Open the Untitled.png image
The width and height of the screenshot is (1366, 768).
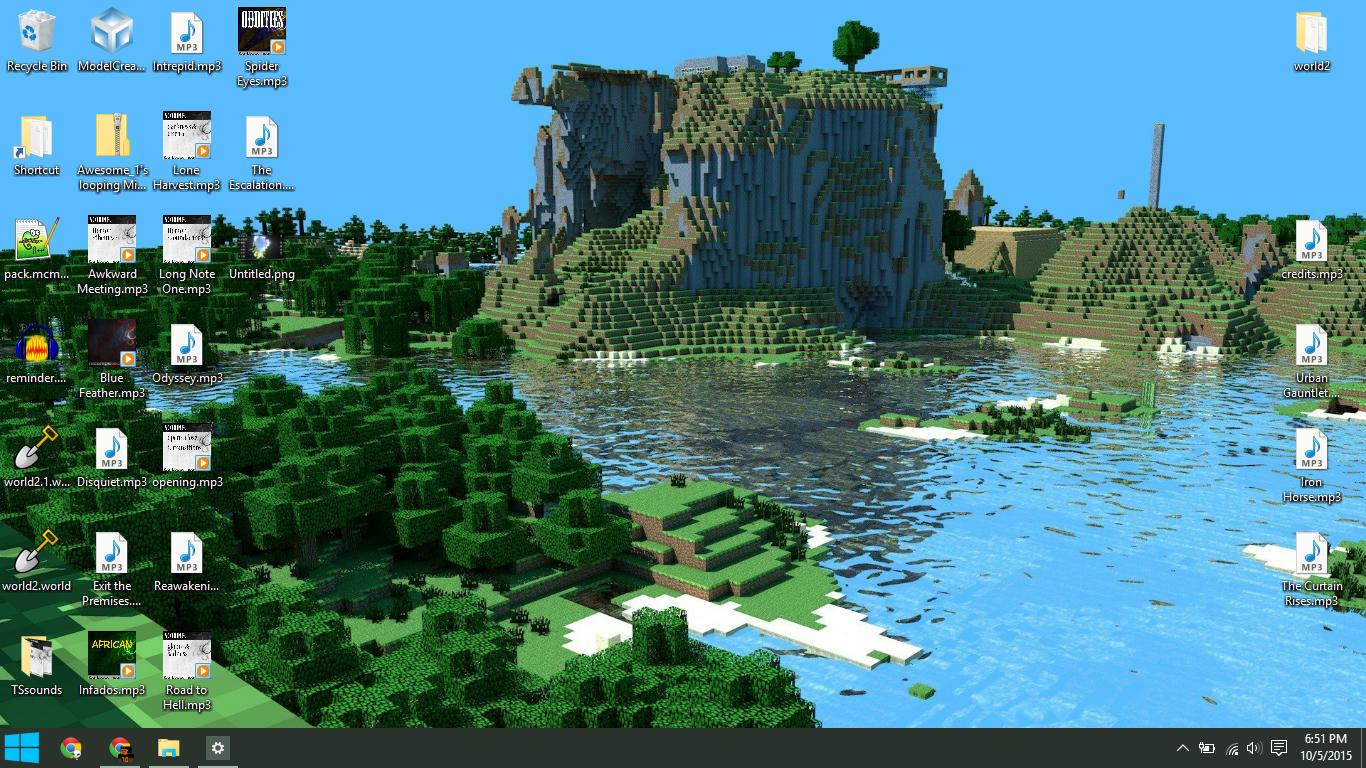262,240
